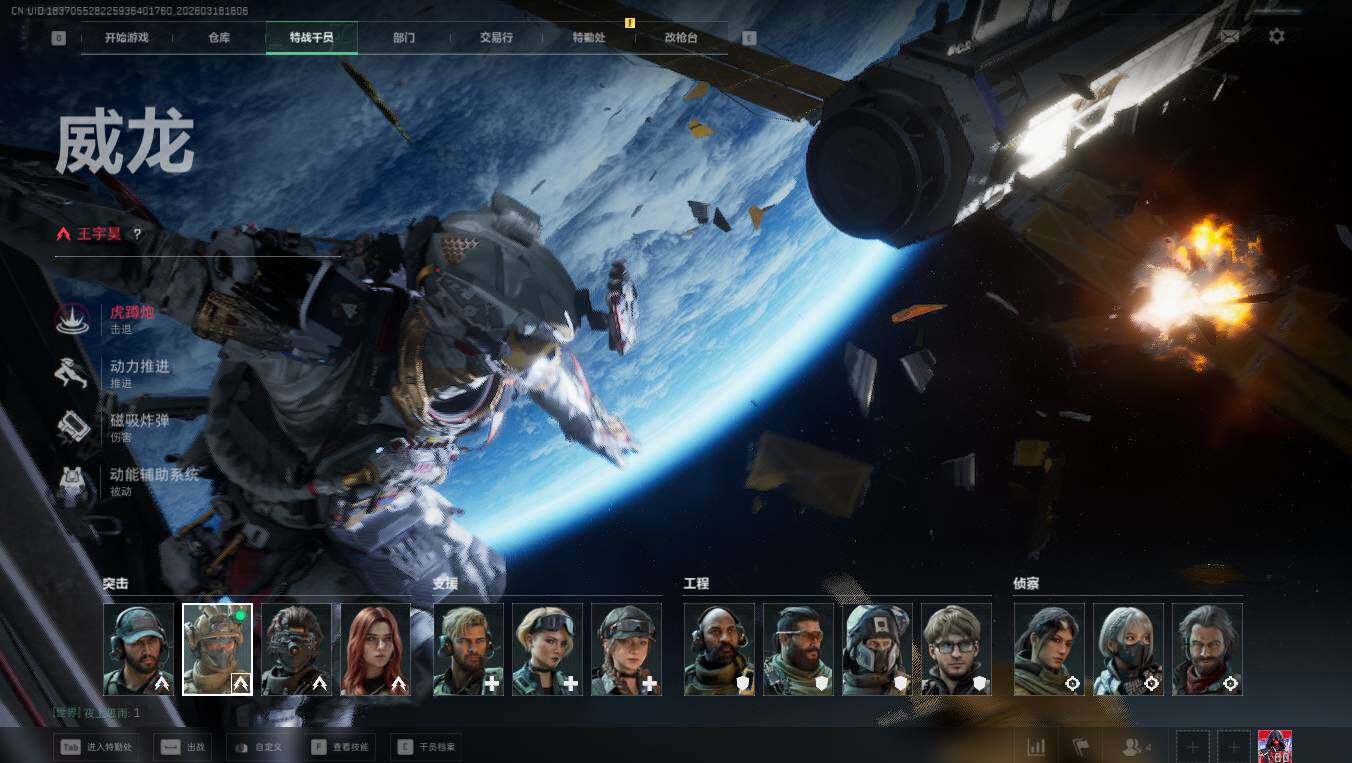Viewport: 1352px width, 763px height.
Task: Choose the 磁吸炸弹 skill
Action: pos(138,426)
